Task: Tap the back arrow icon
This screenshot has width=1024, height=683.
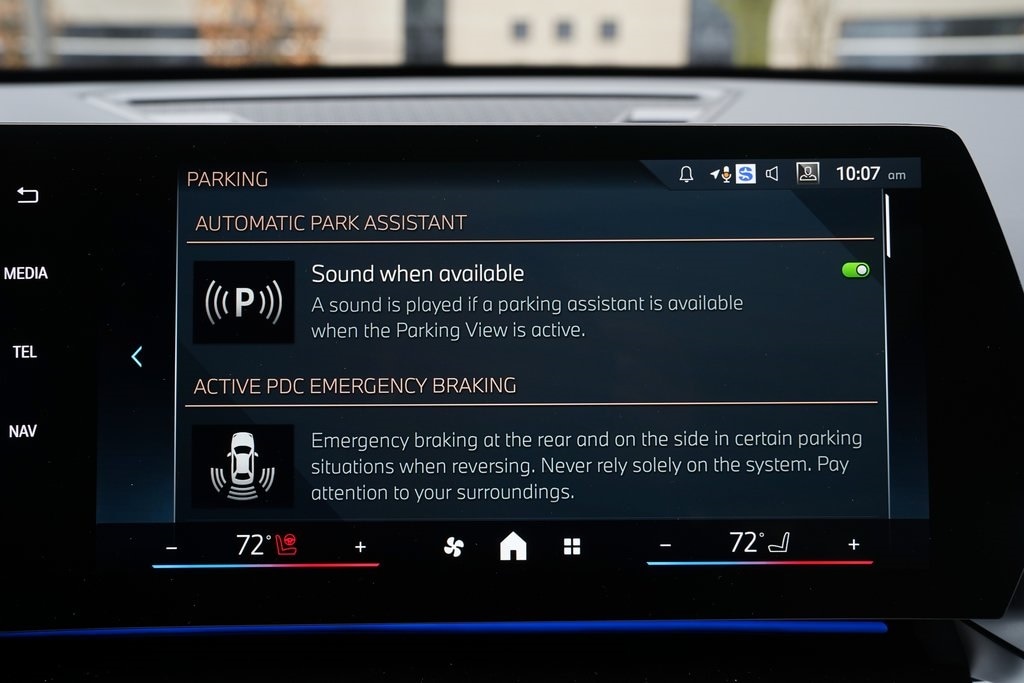Action: [x=27, y=196]
